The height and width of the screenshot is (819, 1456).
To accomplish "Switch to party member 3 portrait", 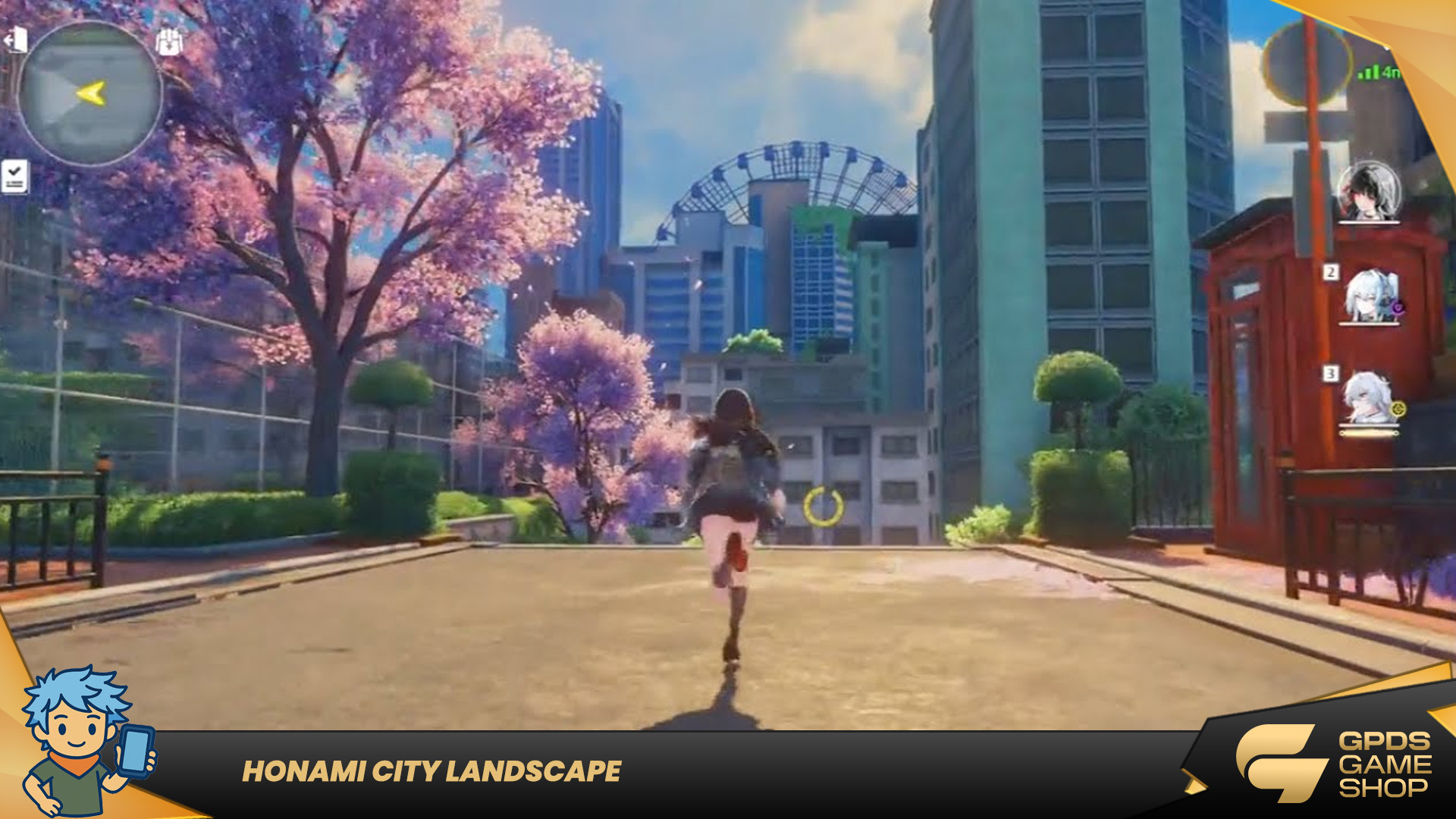I will tap(1370, 400).
